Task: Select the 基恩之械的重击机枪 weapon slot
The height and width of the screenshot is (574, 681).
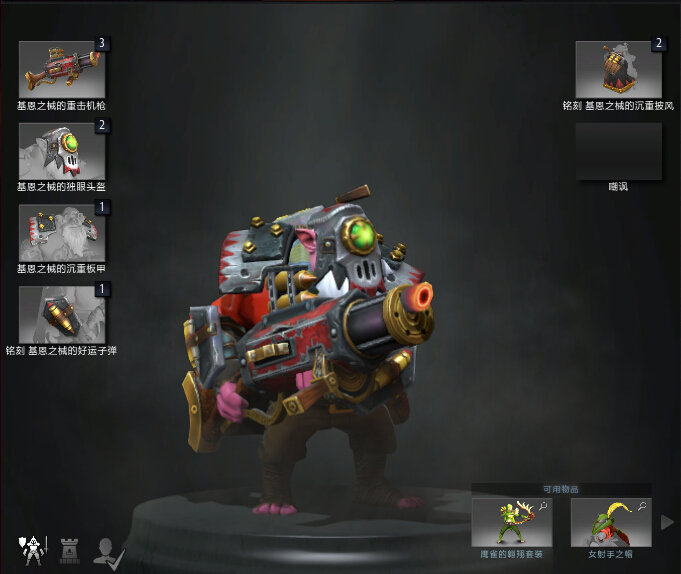Action: coord(62,69)
